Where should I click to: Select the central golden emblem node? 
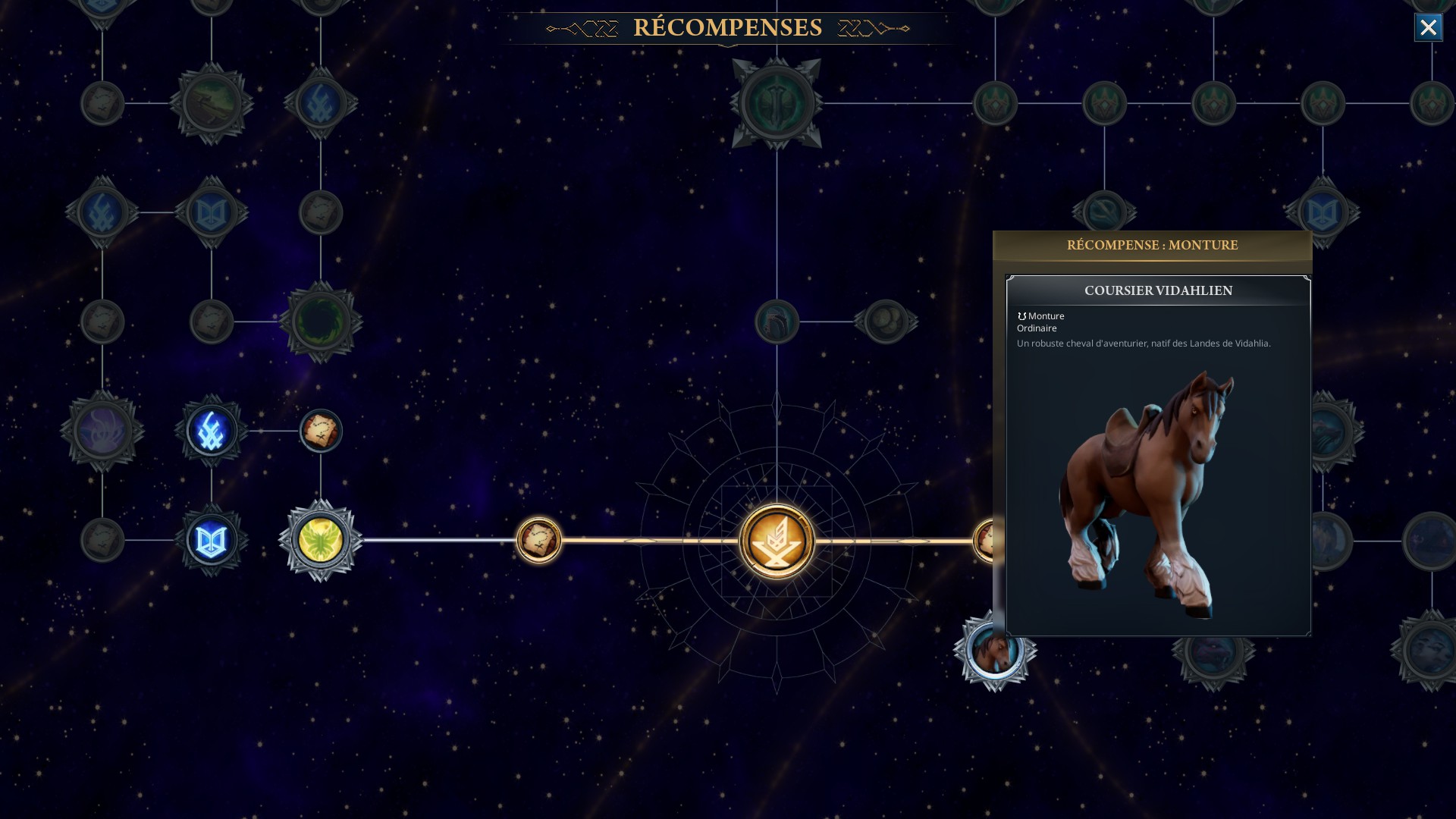[777, 541]
